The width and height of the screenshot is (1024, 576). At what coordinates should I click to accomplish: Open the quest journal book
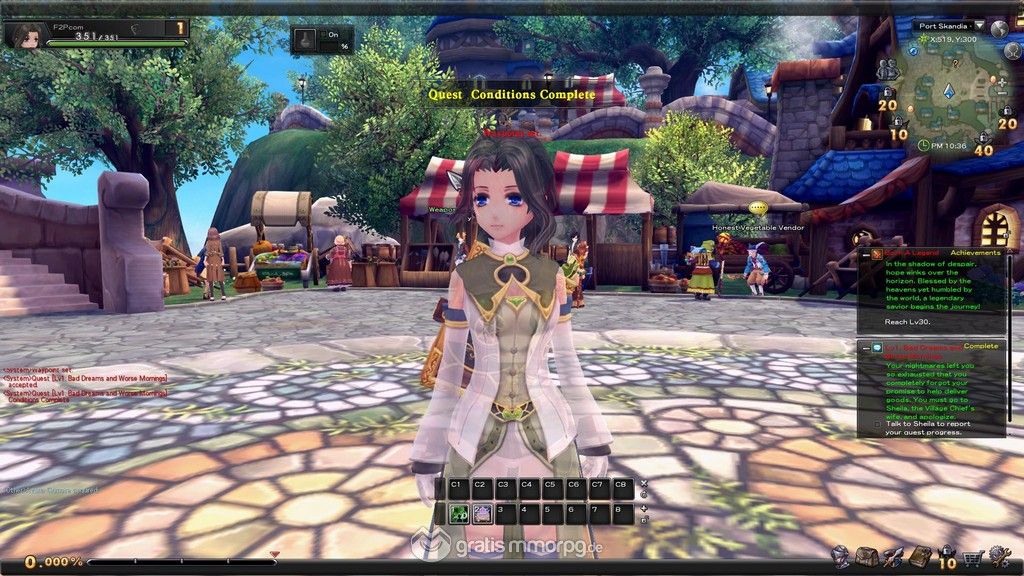click(918, 556)
